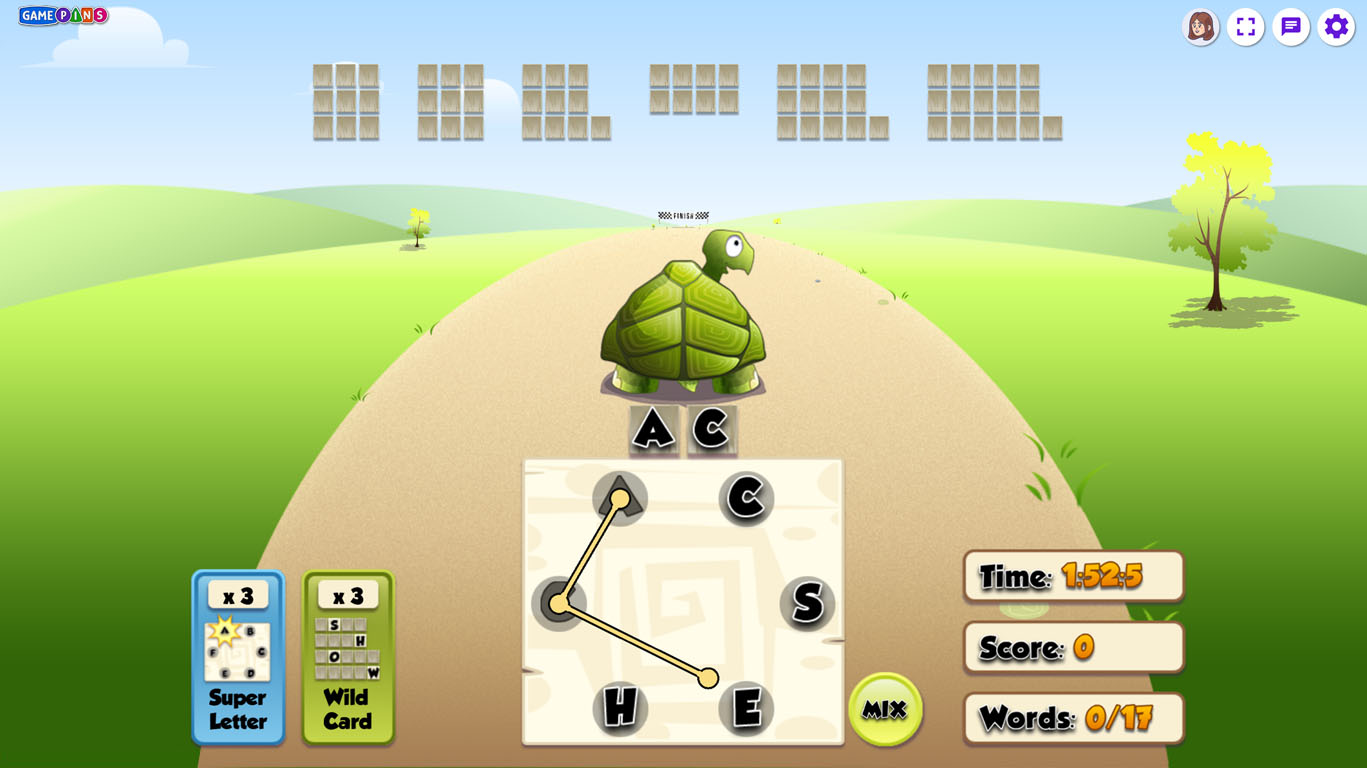1367x768 pixels.
Task: Select the letter C tile
Action: point(746,498)
